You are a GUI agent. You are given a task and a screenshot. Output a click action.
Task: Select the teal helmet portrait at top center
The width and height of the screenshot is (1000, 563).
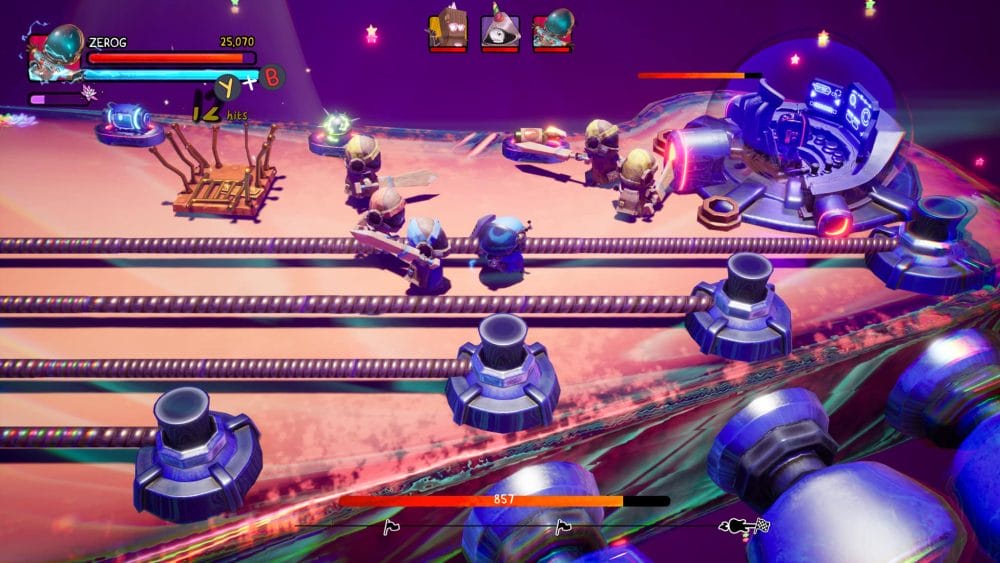[551, 29]
